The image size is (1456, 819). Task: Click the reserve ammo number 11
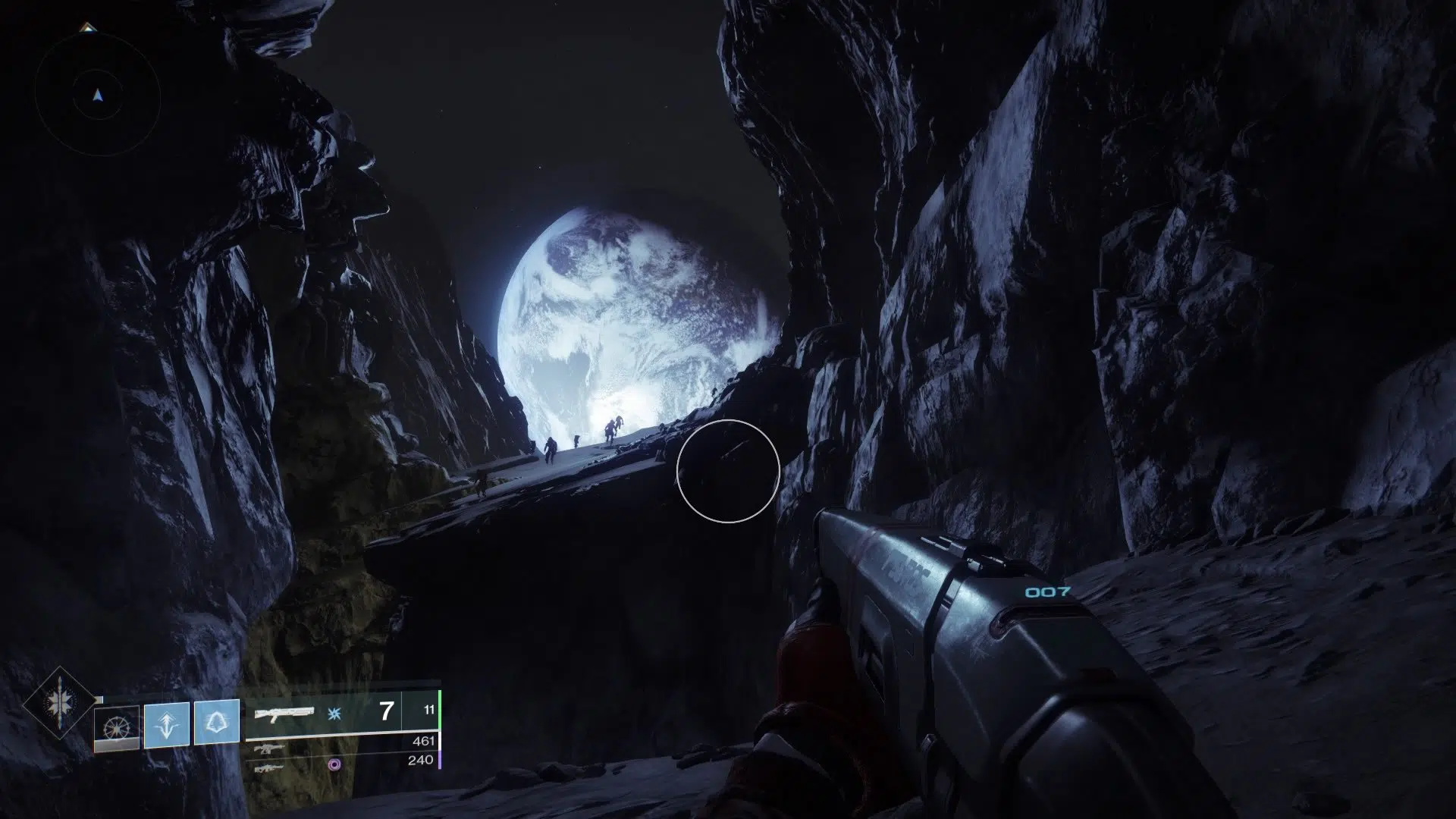[x=429, y=709]
